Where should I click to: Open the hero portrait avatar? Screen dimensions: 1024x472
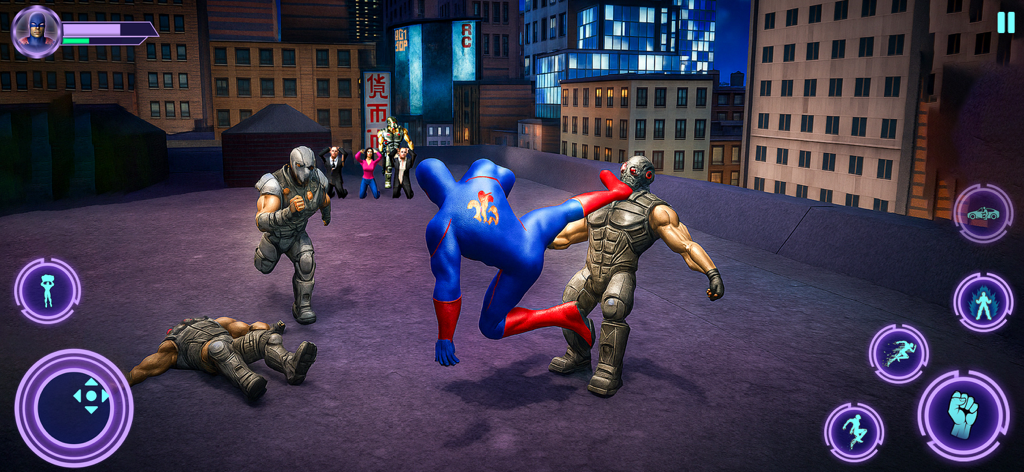(36, 31)
